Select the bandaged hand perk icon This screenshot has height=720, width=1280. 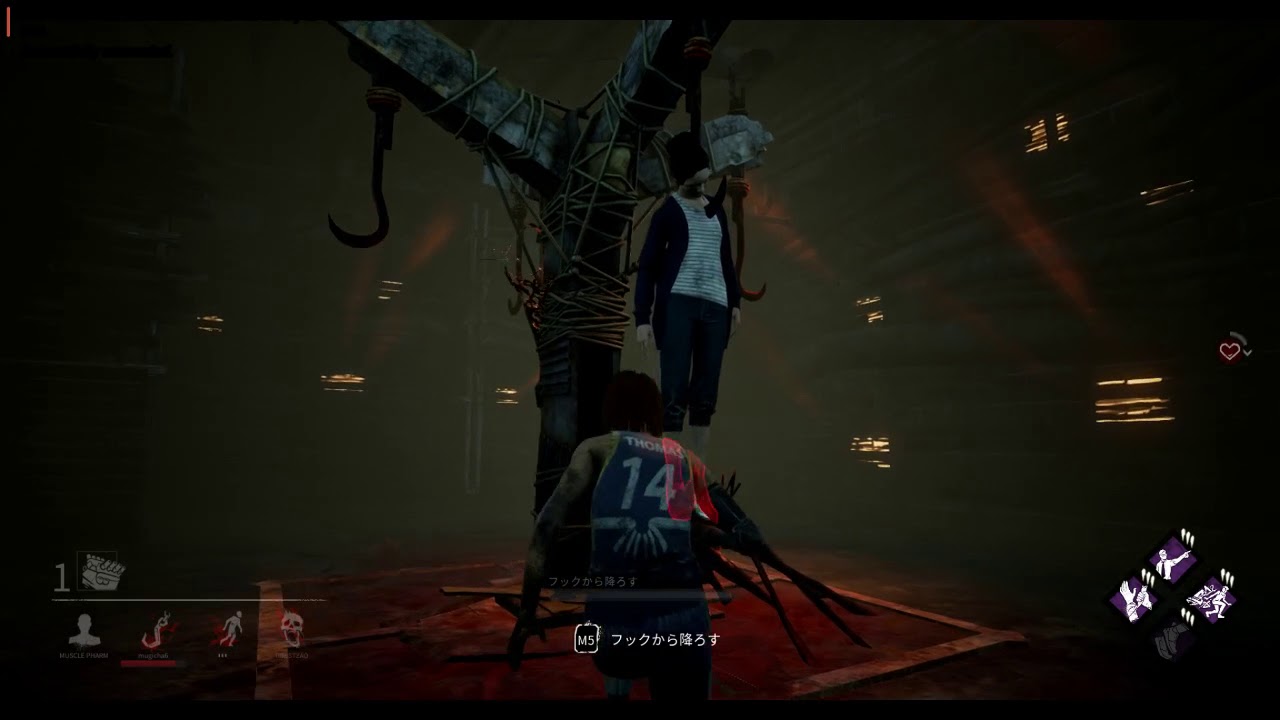click(x=1136, y=598)
